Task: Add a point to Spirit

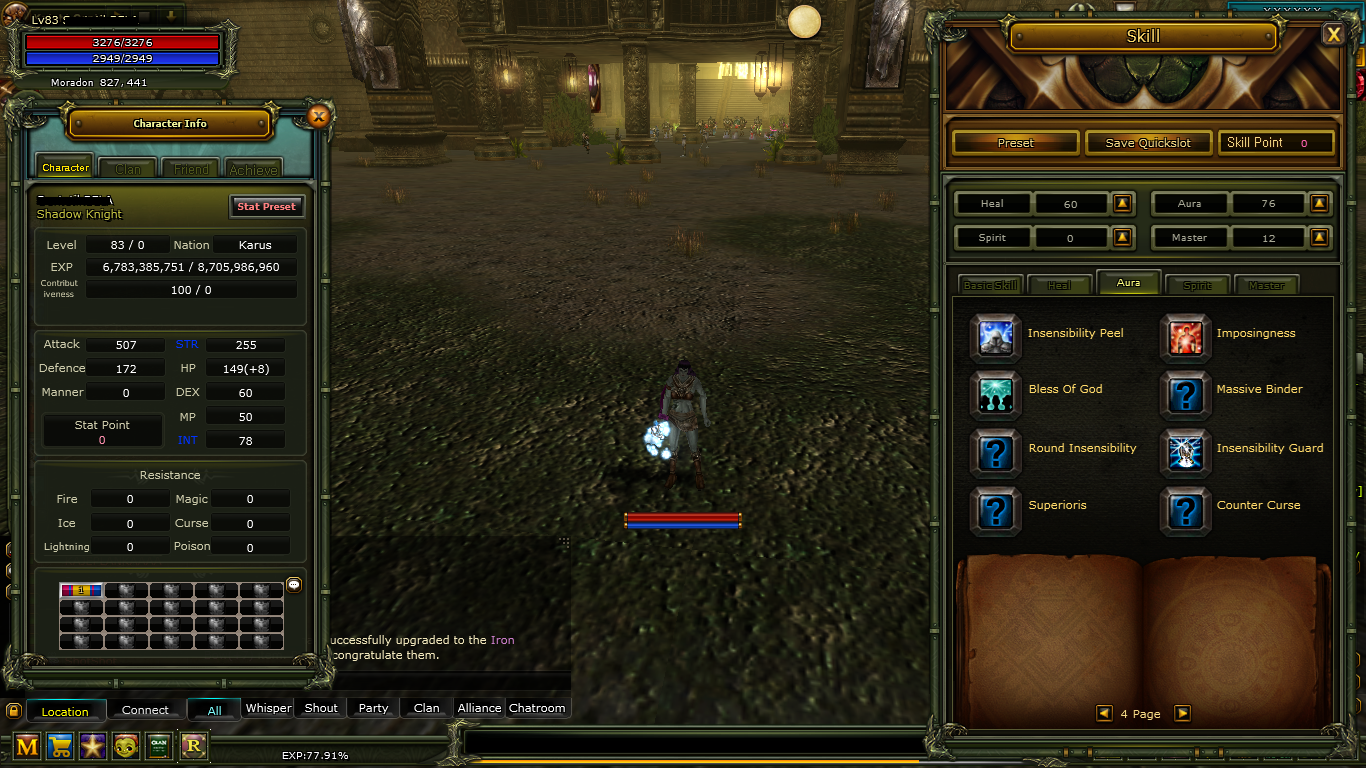Action: pyautogui.click(x=1122, y=238)
